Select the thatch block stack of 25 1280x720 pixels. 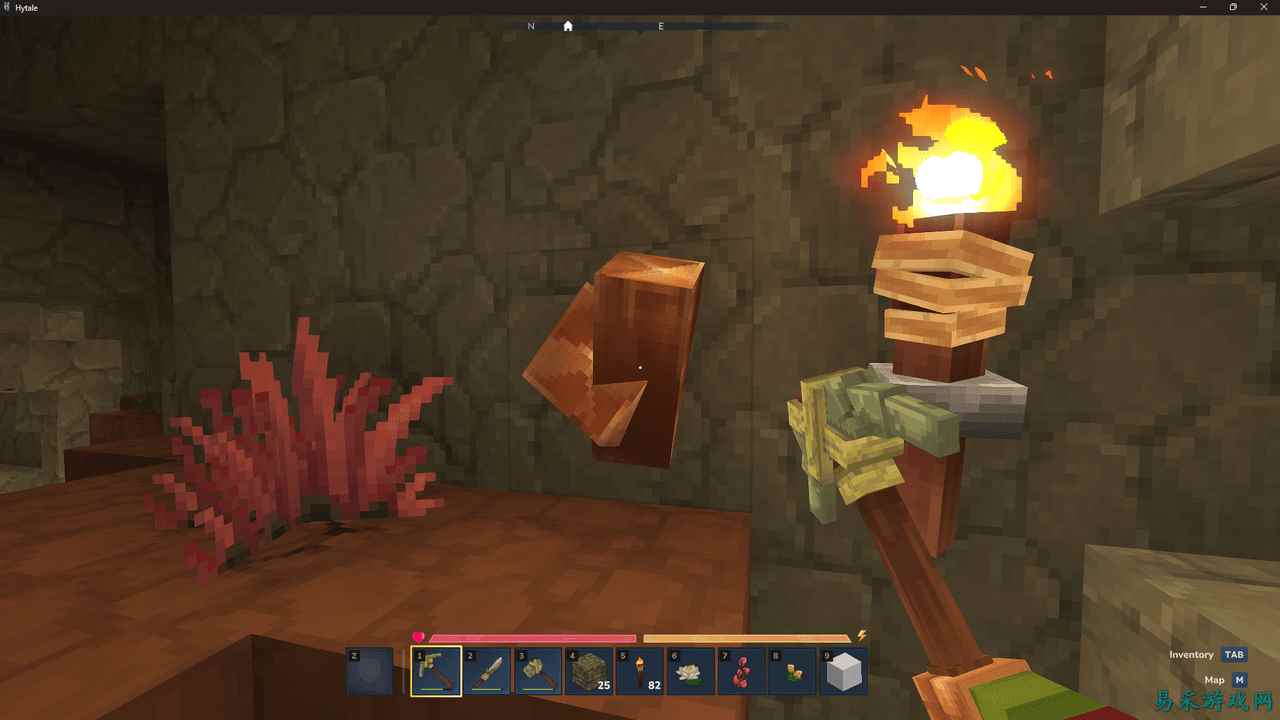click(x=590, y=669)
